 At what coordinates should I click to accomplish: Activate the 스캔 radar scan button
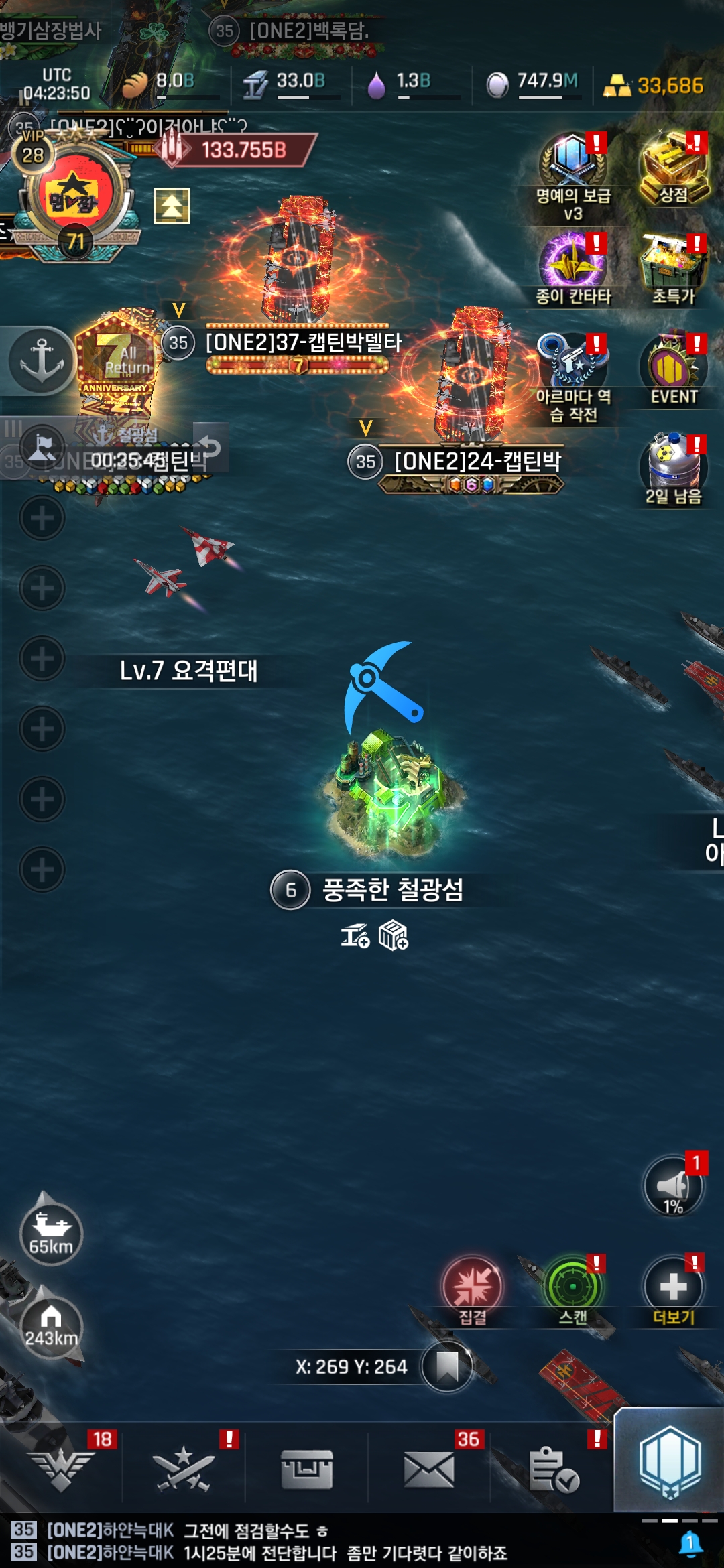click(572, 1287)
